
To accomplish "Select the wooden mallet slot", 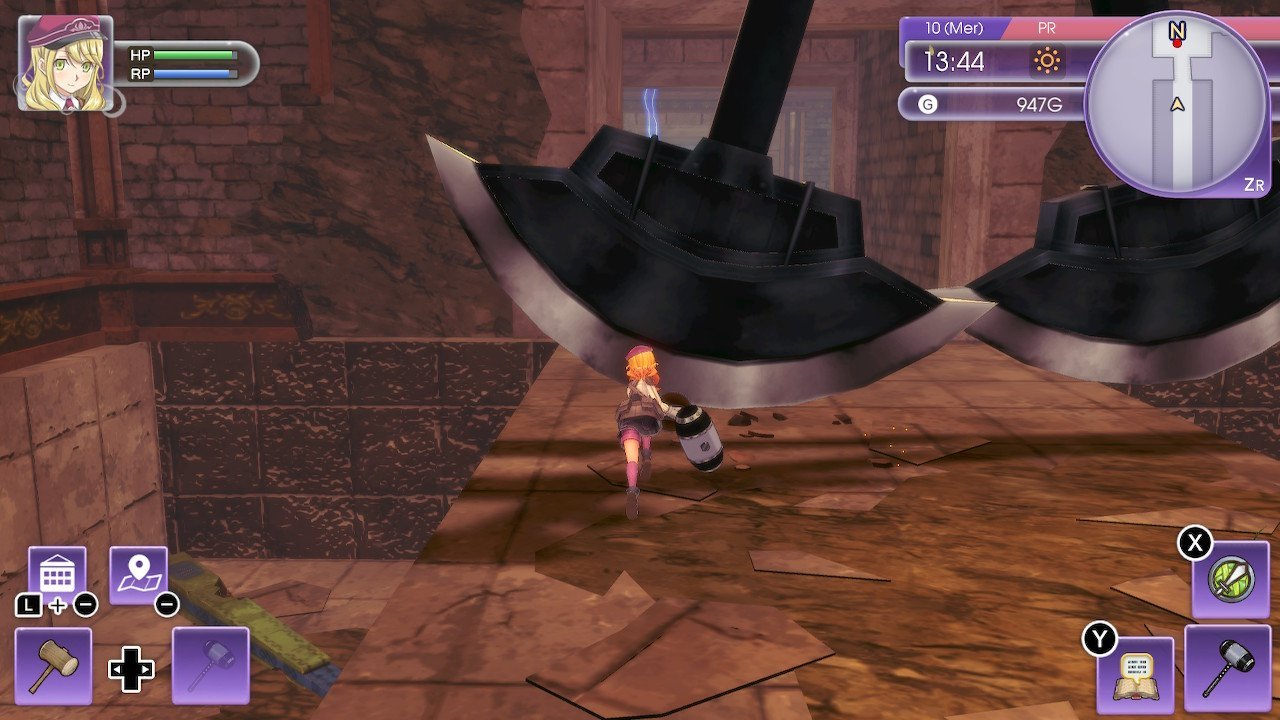I will [x=53, y=665].
